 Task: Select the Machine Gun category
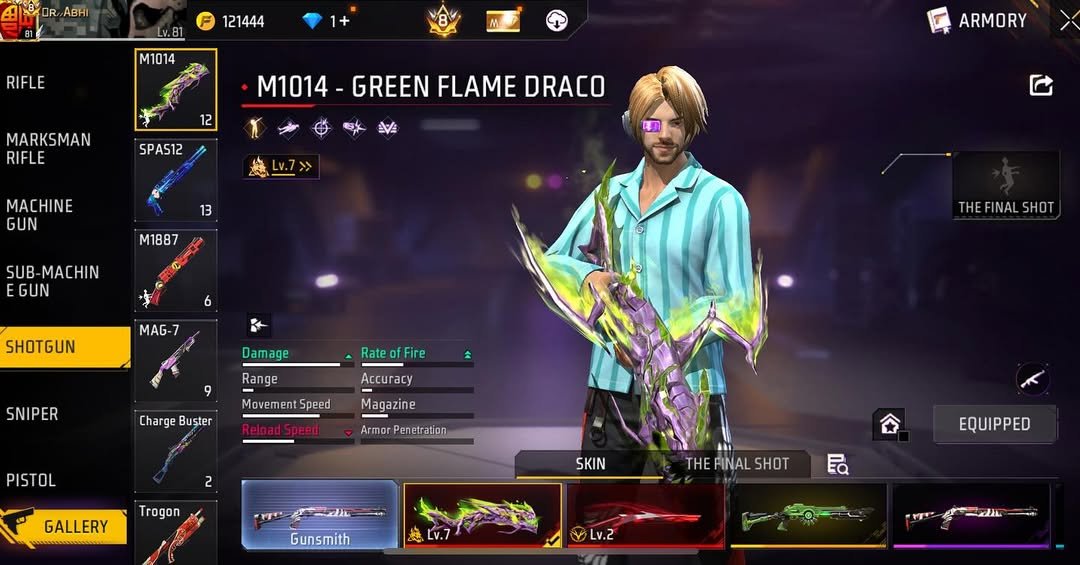pyautogui.click(x=40, y=215)
